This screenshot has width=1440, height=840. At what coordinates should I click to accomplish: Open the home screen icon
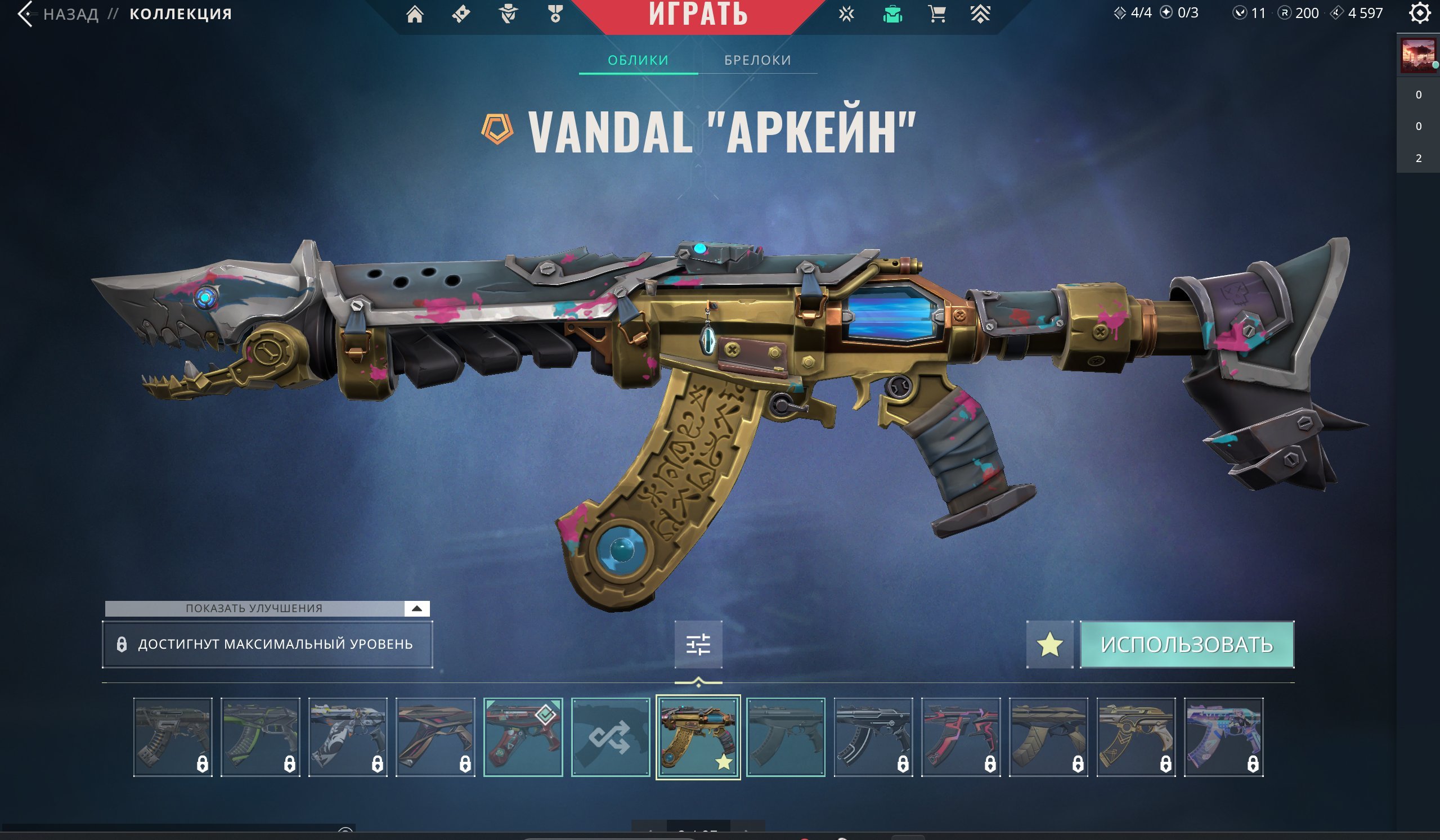[415, 14]
